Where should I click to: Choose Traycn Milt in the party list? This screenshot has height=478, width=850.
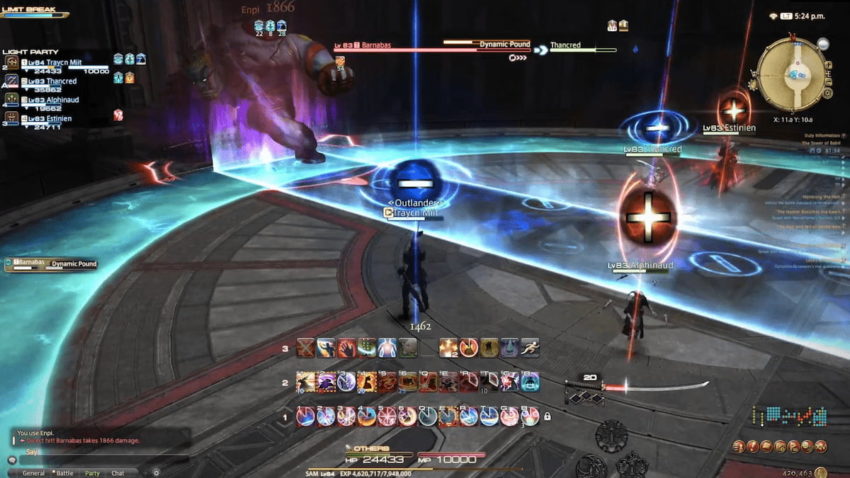click(62, 63)
